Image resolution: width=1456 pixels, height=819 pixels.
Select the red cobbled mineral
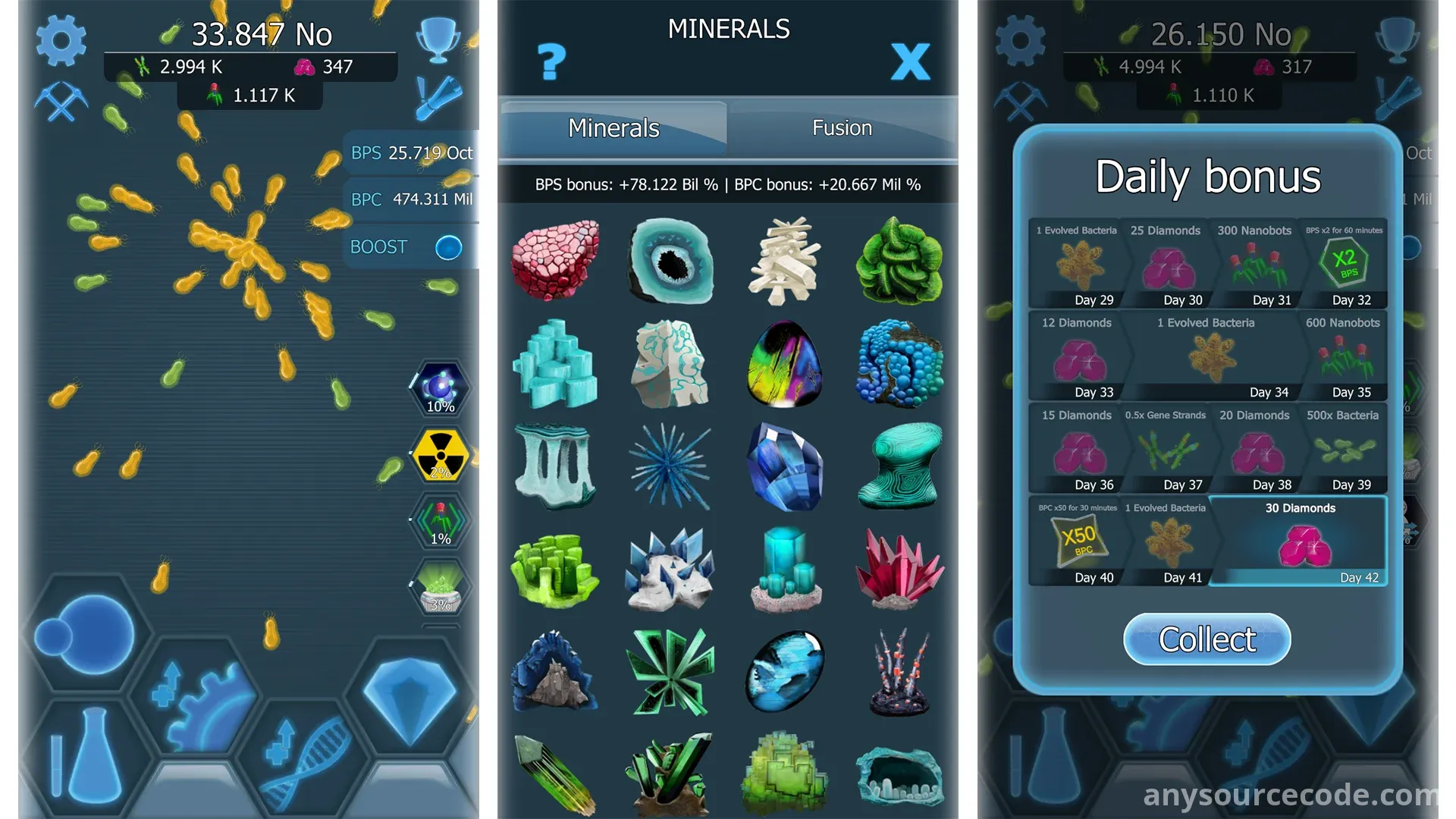click(x=555, y=260)
